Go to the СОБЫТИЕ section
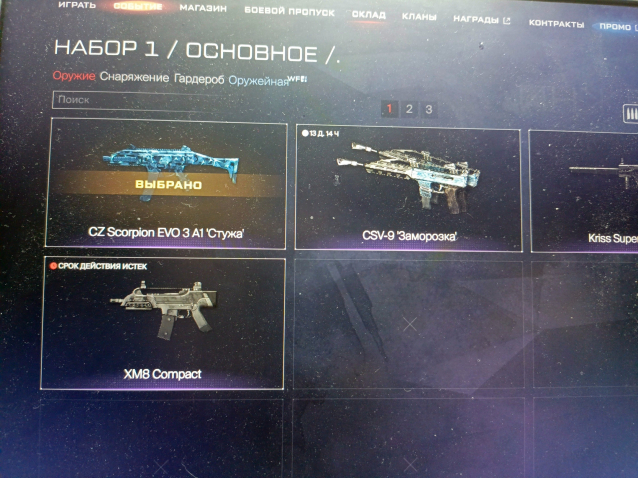Viewport: 638px width, 478px height. [x=138, y=8]
